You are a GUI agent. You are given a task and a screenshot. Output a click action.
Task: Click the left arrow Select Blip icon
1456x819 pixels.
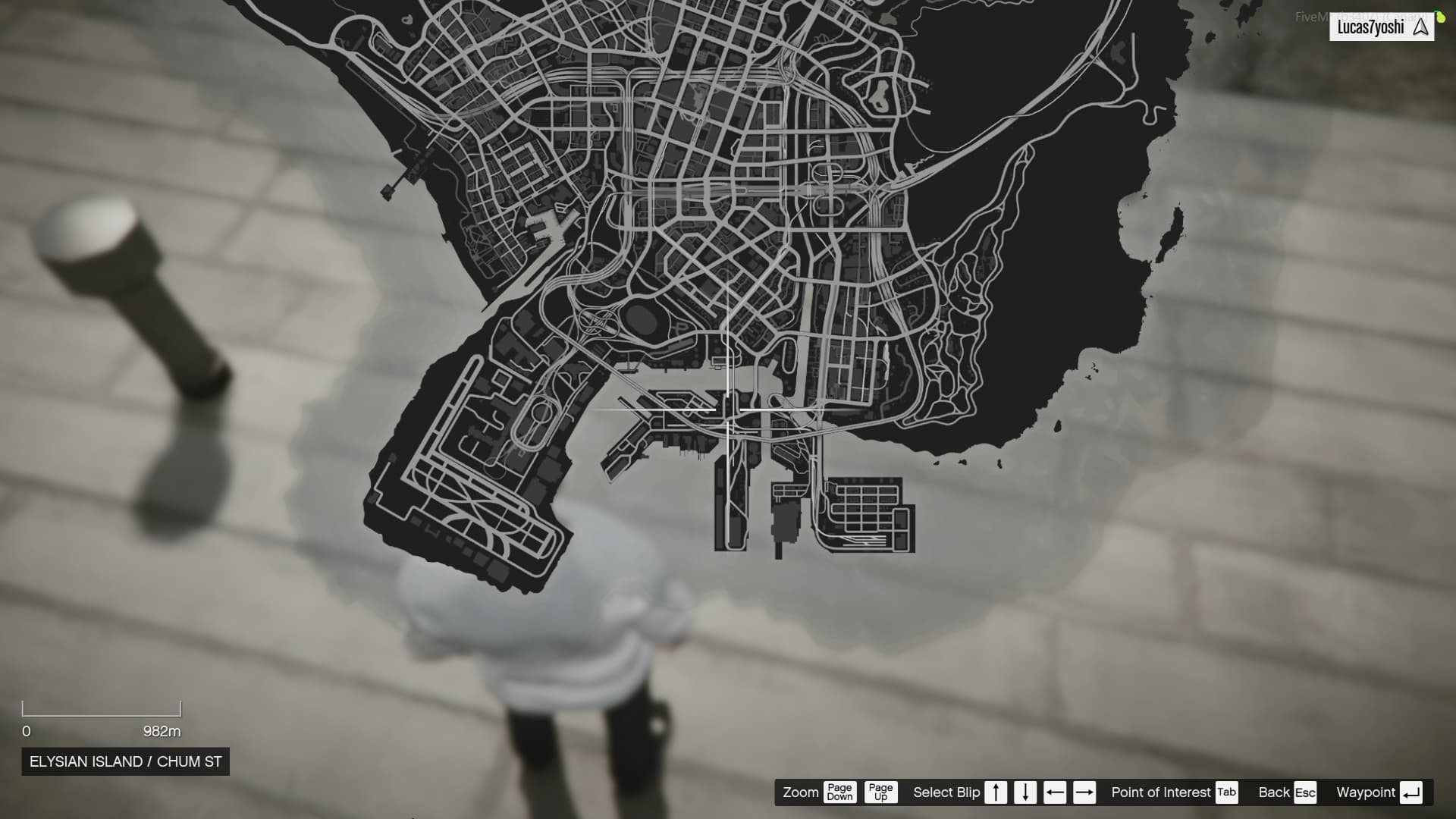tap(1054, 792)
